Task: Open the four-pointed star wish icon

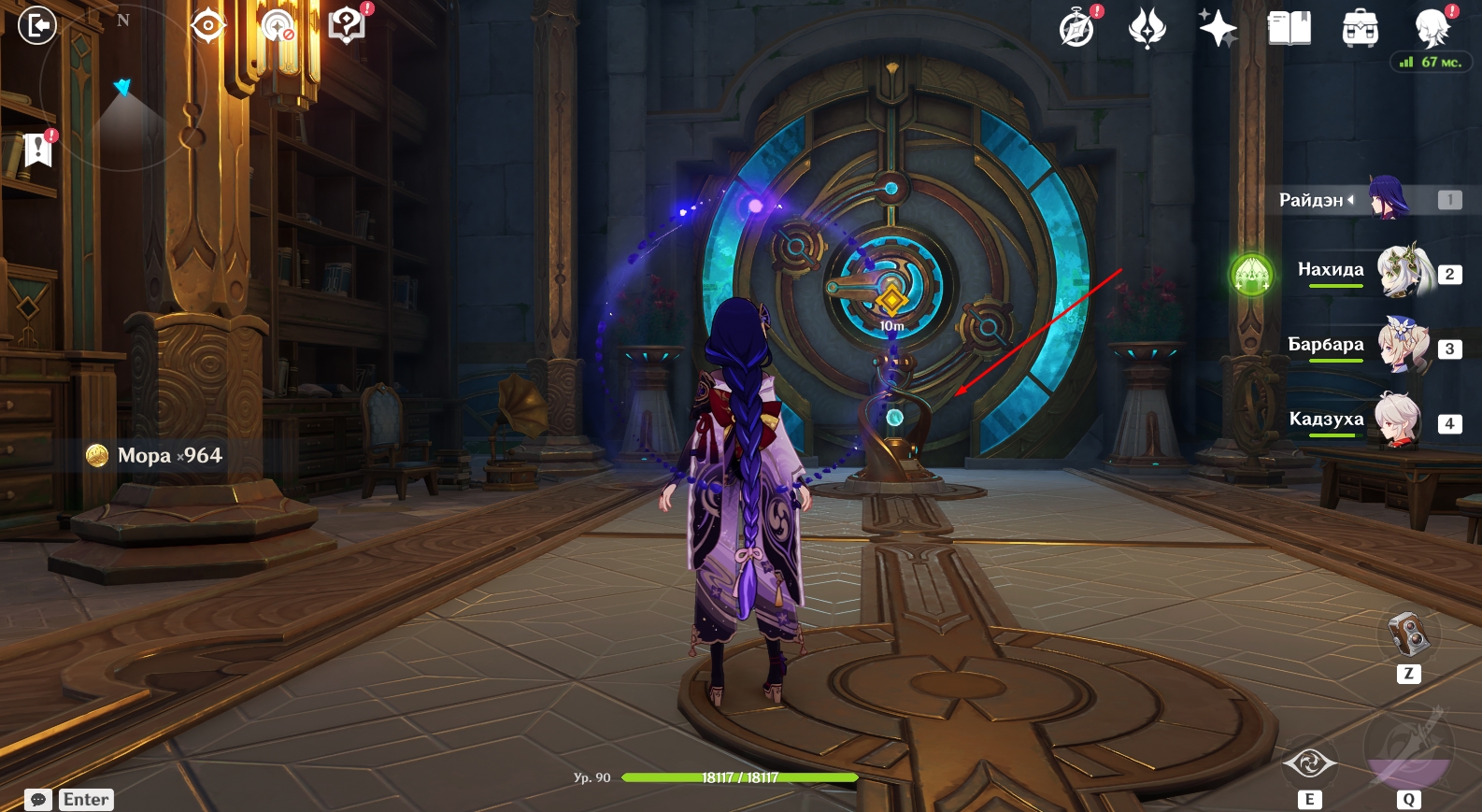Action: coord(1218,28)
